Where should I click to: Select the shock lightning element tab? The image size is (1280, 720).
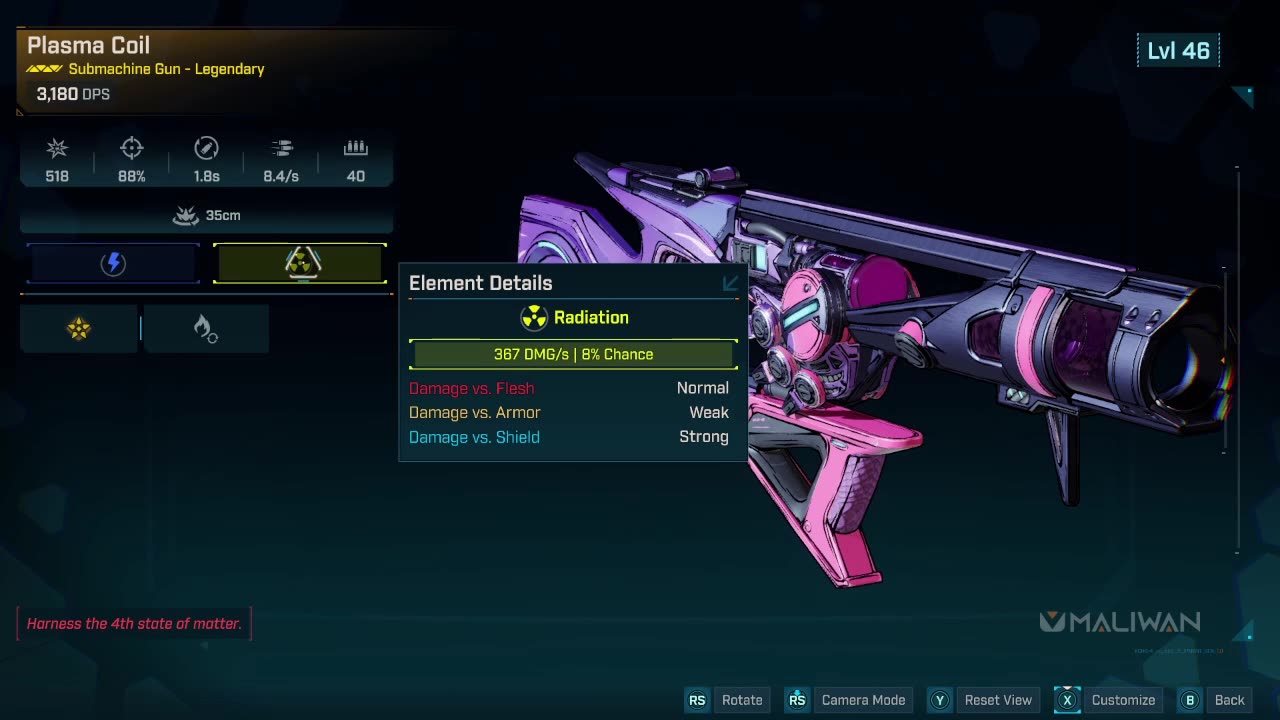[113, 263]
